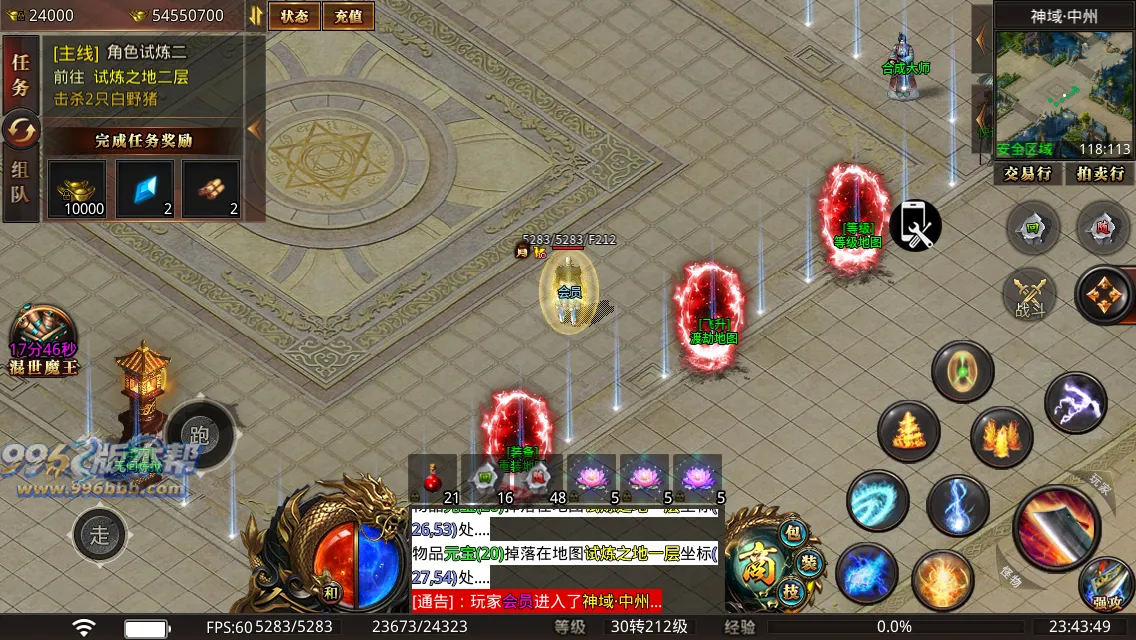Screen dimensions: 1136x640
Task: Select the 跑 run movement button
Action: coord(200,434)
